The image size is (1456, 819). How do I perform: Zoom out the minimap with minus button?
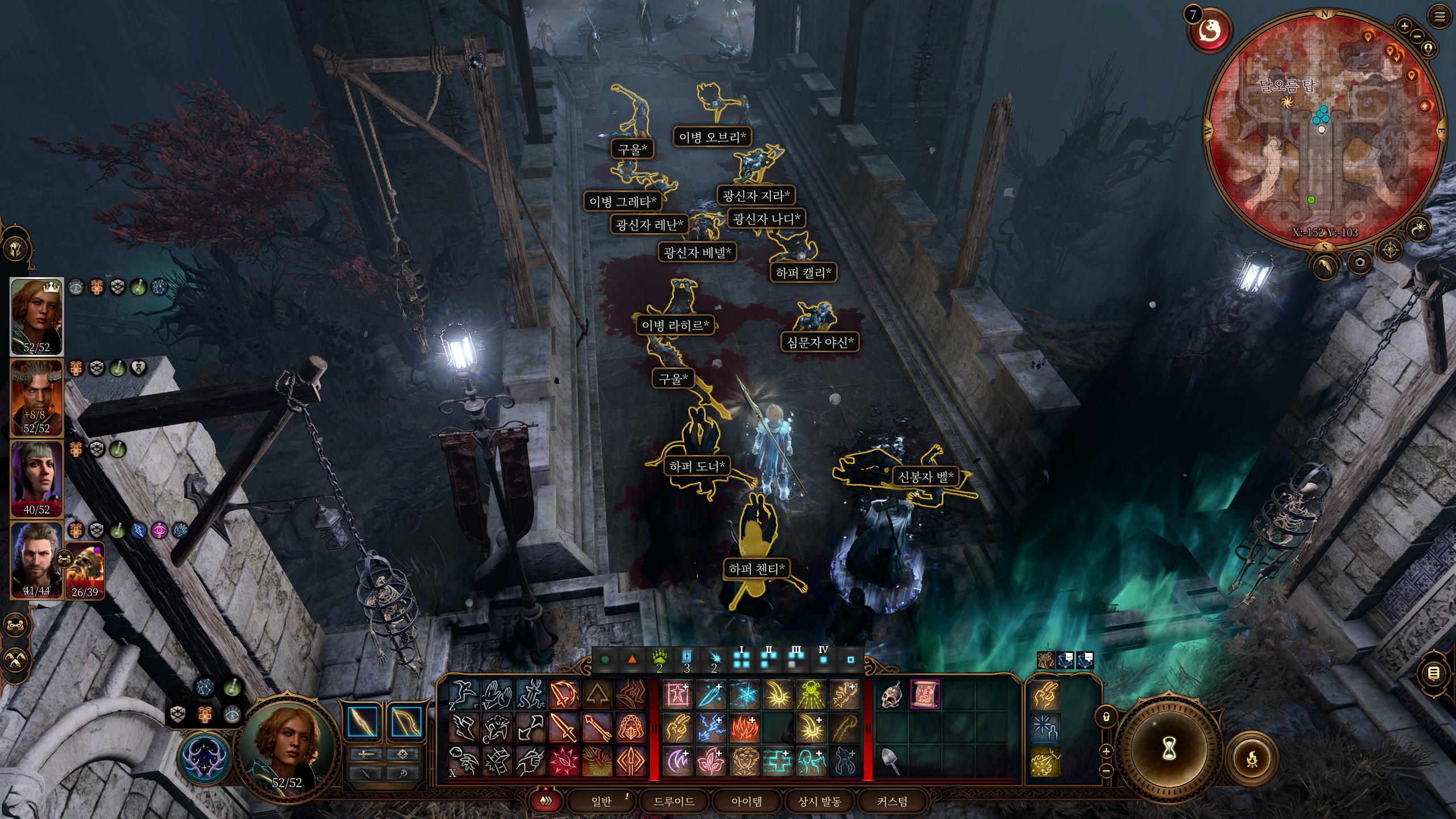1417,36
